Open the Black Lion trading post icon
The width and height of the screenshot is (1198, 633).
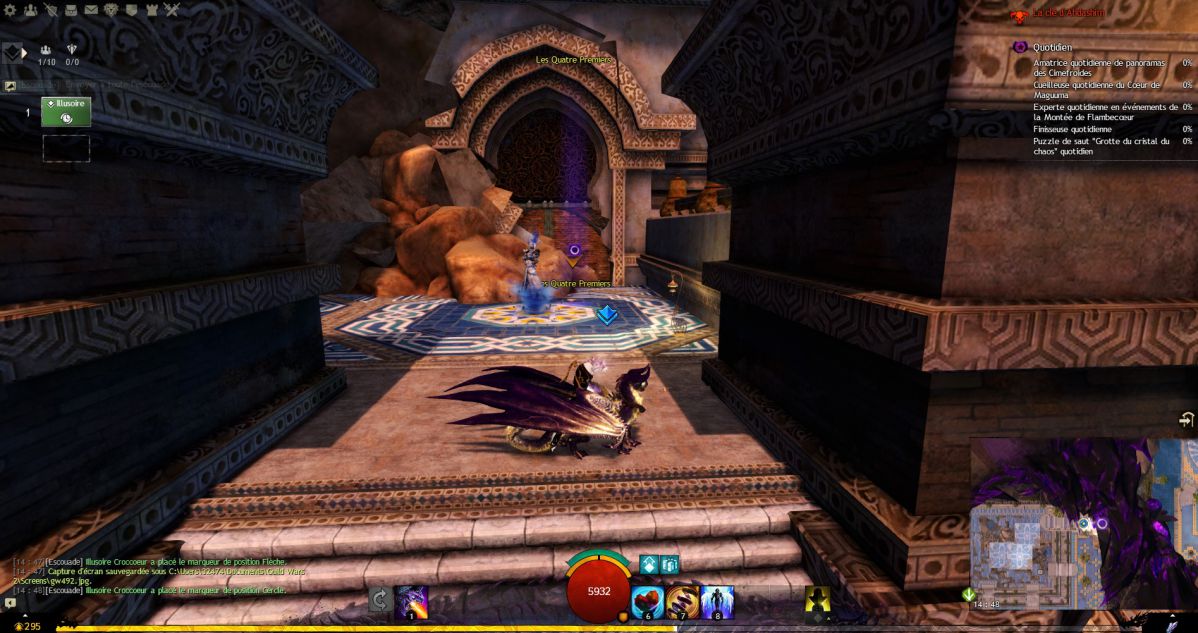pos(111,10)
